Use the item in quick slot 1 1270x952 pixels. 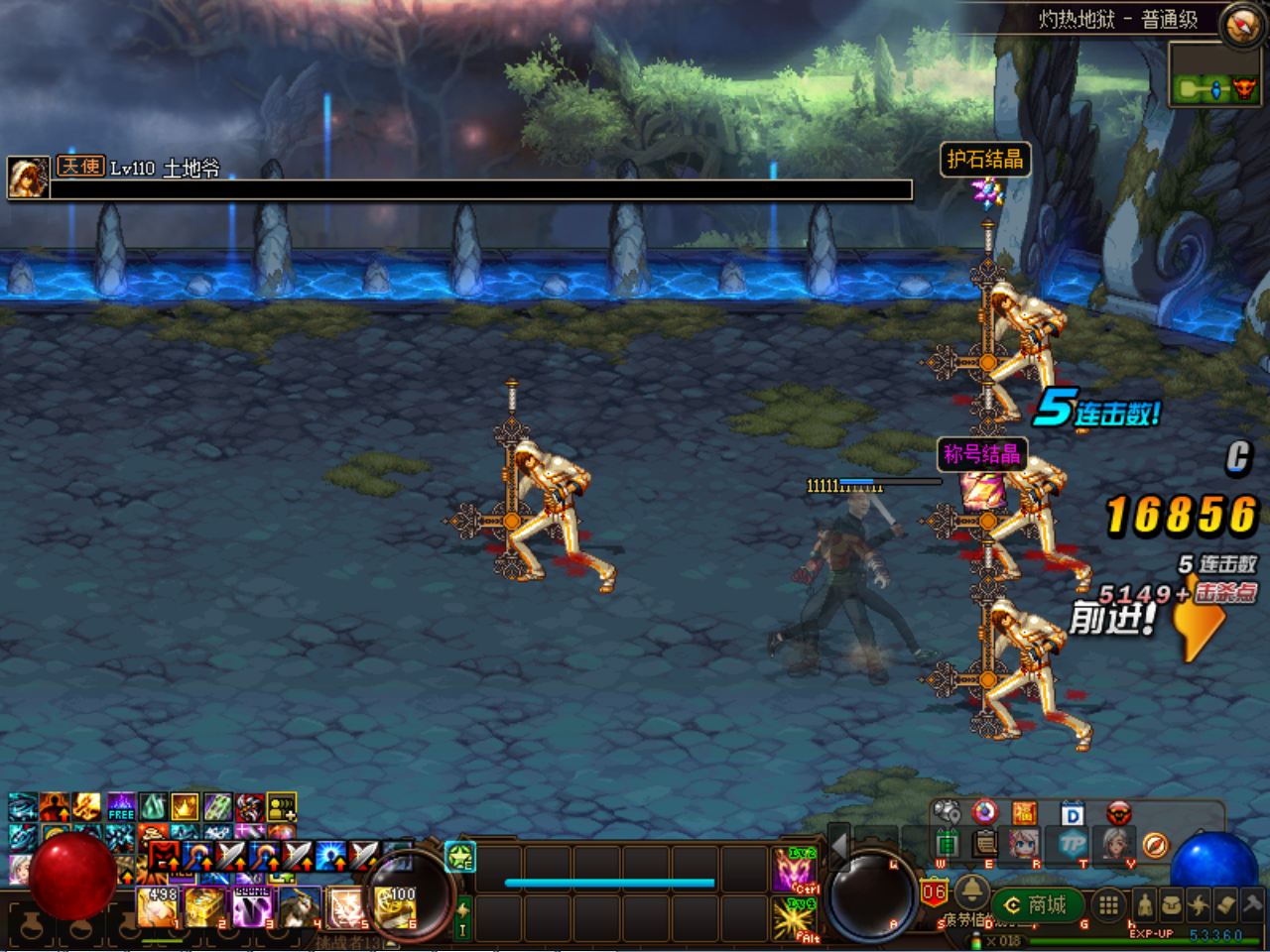pyautogui.click(x=157, y=906)
